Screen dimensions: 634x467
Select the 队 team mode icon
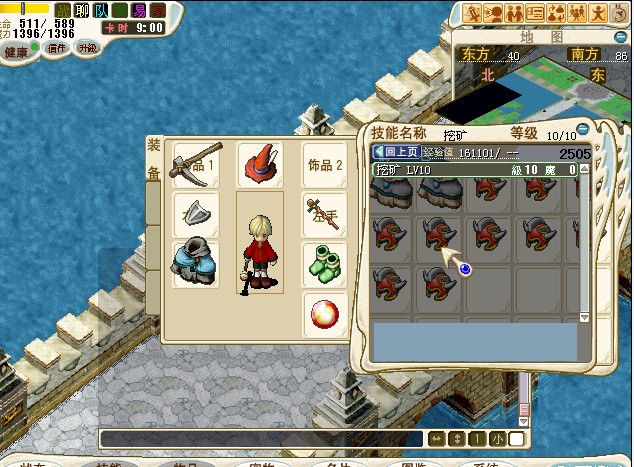(101, 11)
